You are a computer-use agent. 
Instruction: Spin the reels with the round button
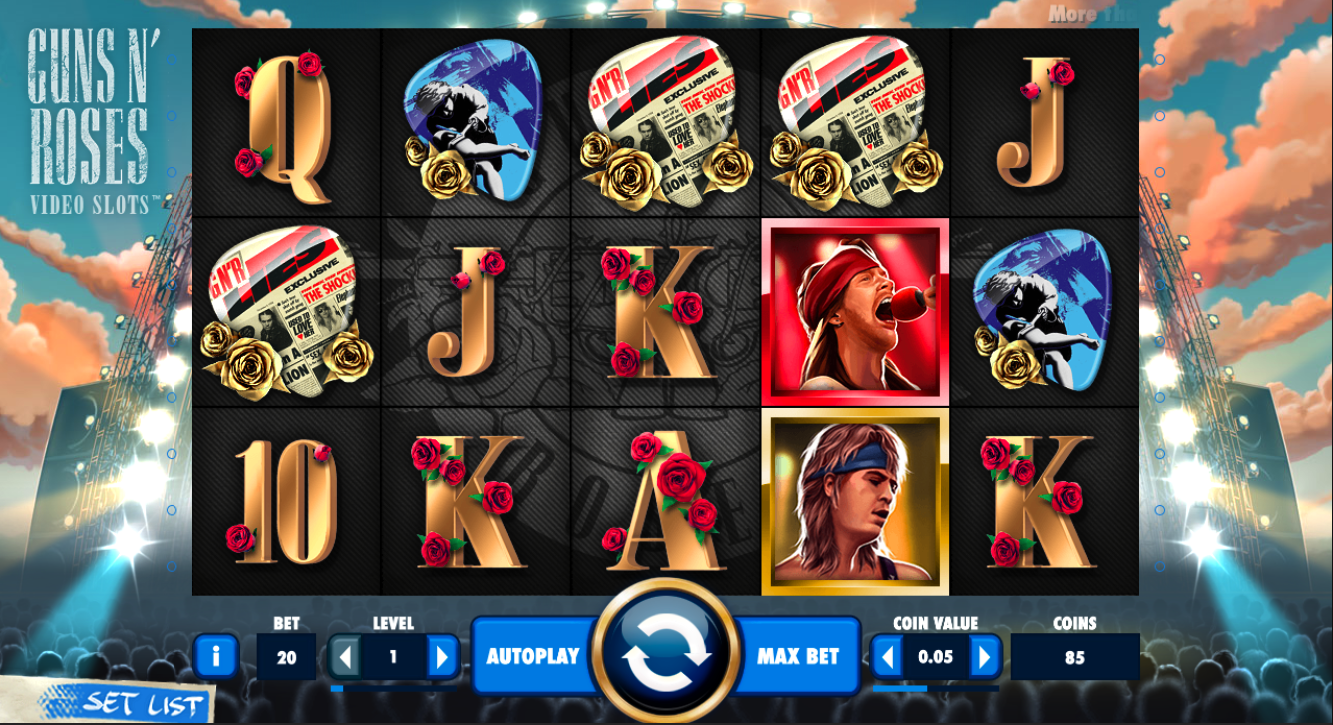click(666, 654)
